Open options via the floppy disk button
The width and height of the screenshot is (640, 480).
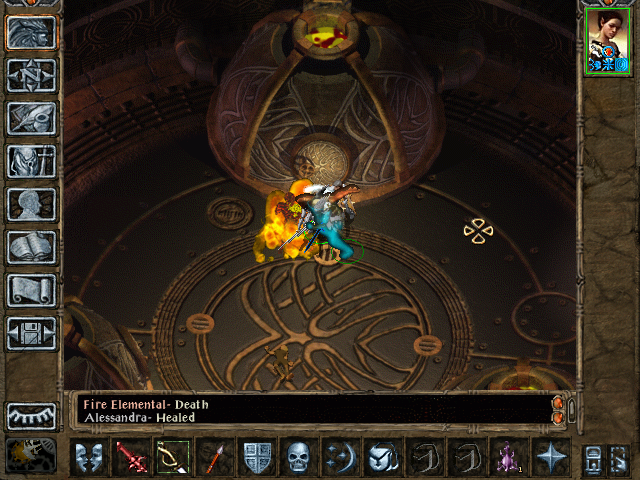31,333
